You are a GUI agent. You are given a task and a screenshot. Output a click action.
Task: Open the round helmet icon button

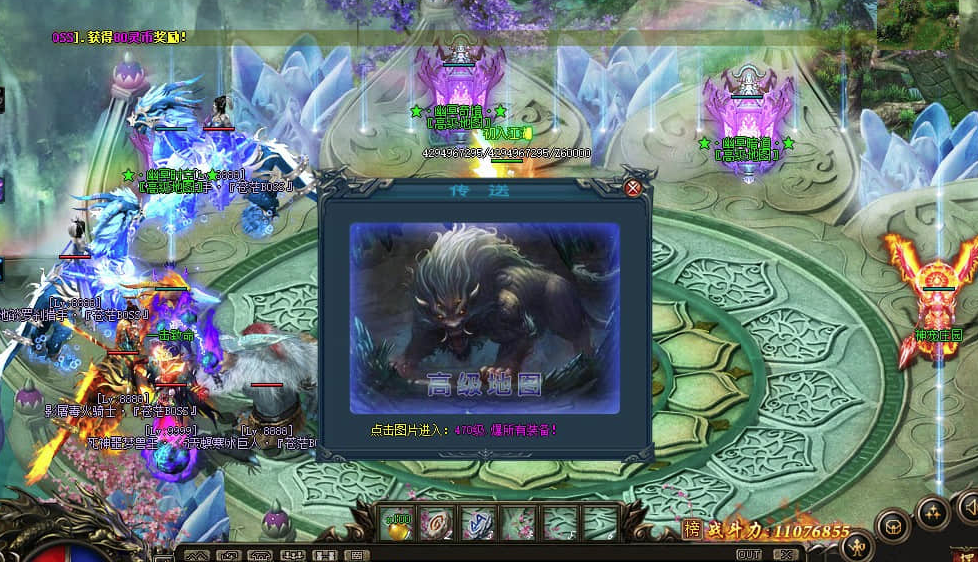point(892,523)
